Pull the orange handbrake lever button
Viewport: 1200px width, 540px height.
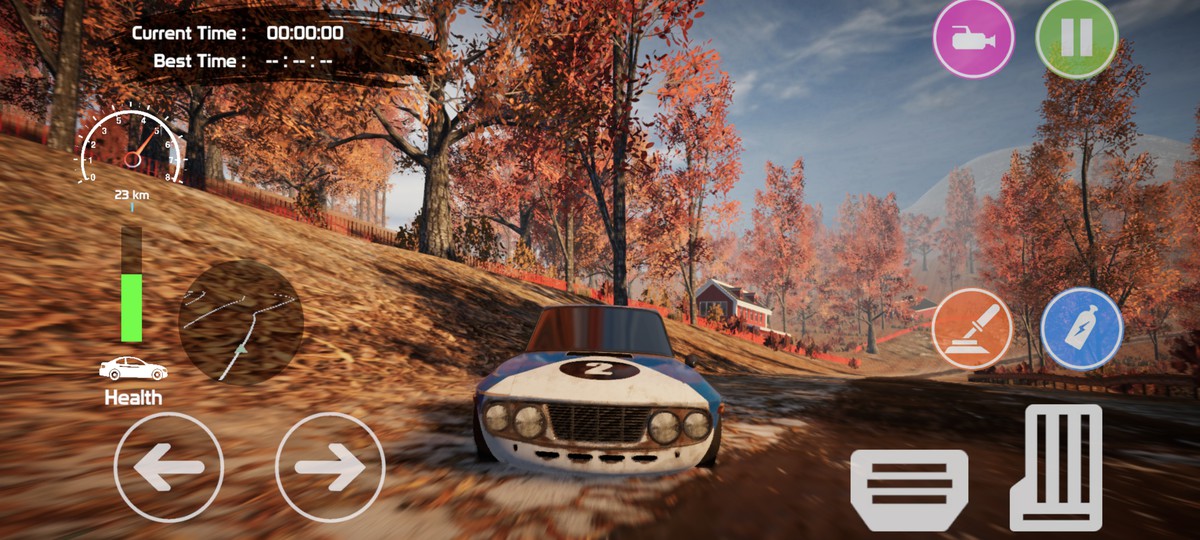tap(972, 329)
